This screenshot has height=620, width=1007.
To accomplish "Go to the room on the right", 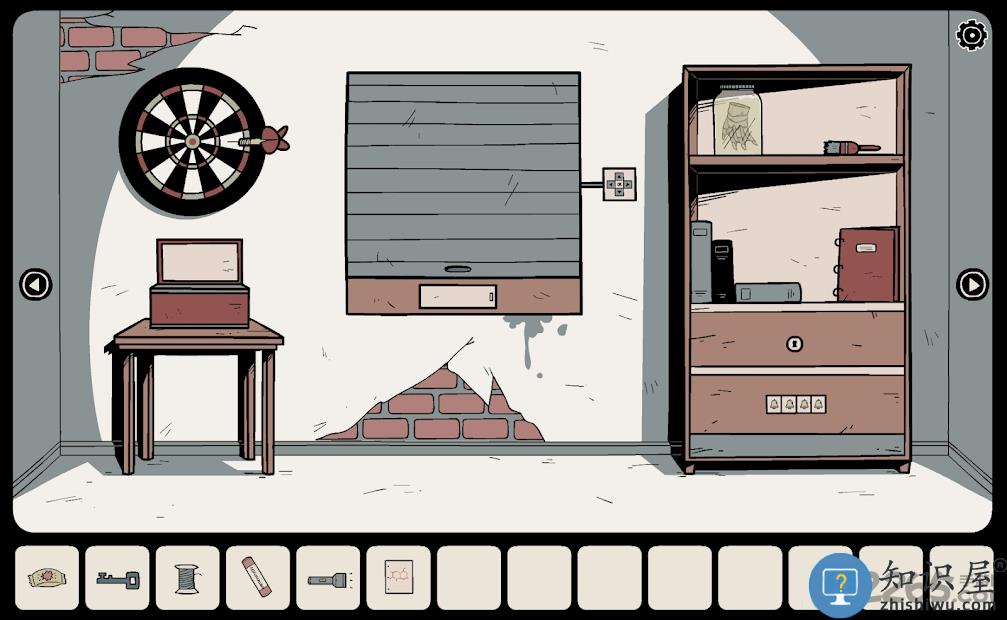I will [x=972, y=285].
